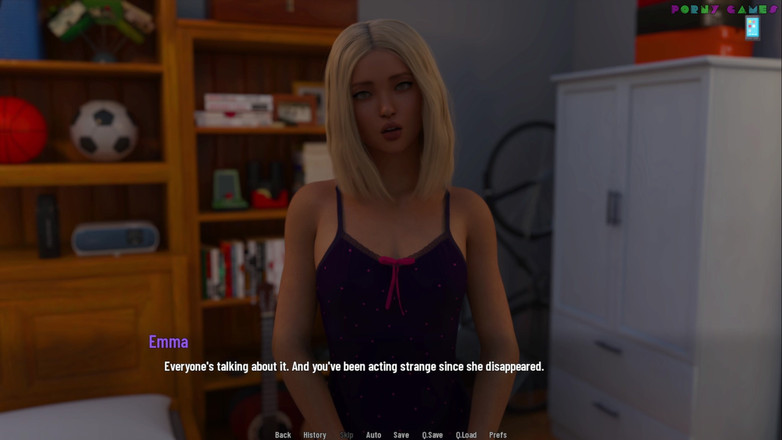Open the smartphone icon

[752, 28]
